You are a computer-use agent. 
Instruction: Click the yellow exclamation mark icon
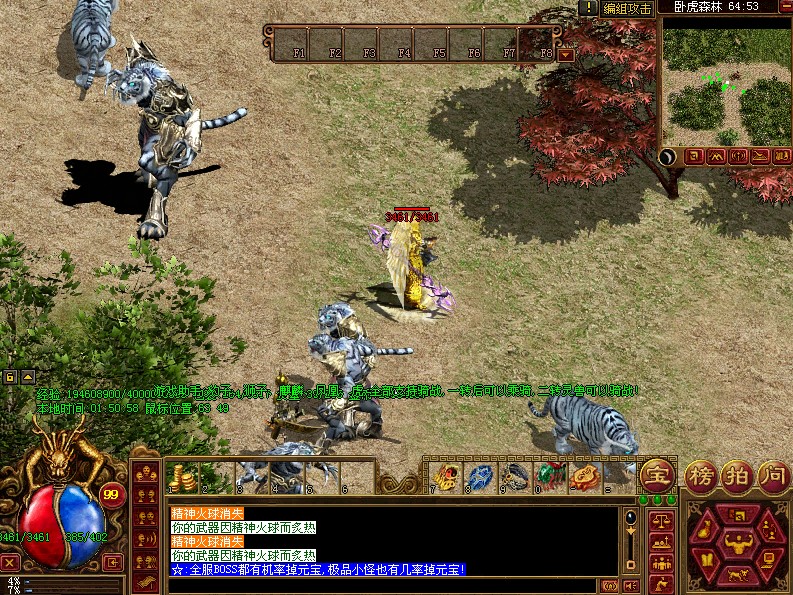tap(590, 8)
